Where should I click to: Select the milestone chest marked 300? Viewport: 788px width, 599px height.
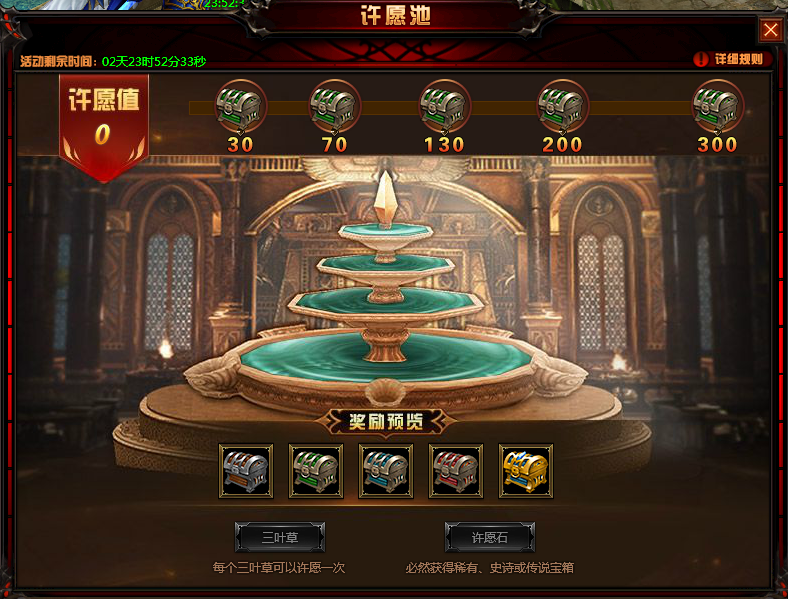pos(718,105)
